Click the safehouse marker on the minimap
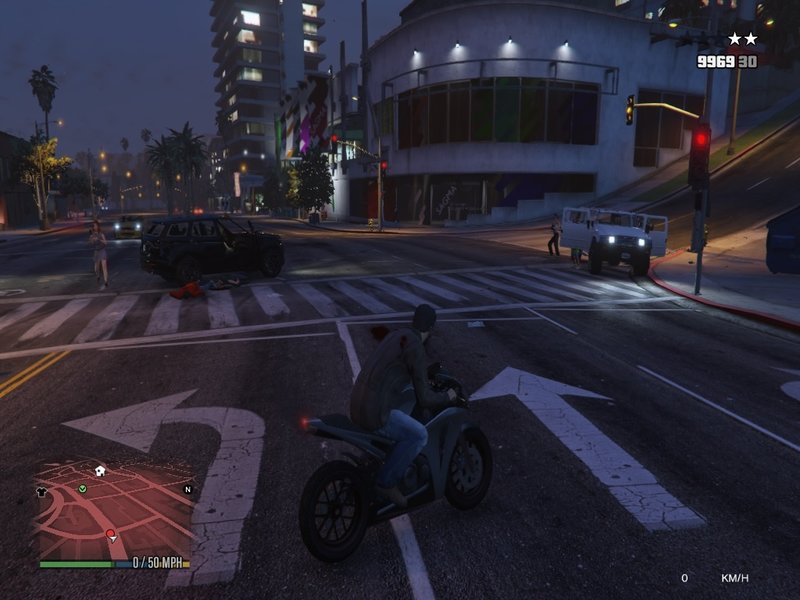This screenshot has width=800, height=600. click(100, 470)
